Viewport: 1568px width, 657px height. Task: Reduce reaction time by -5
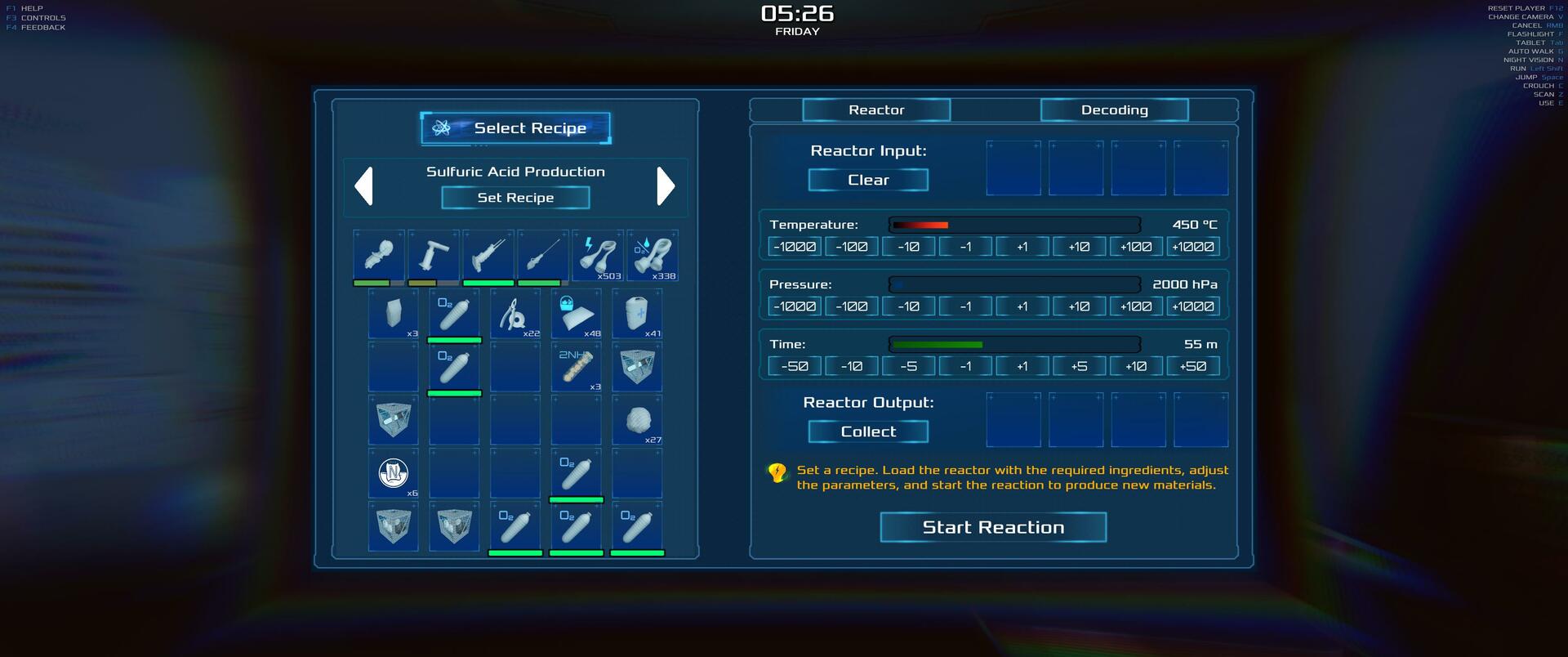coord(908,366)
